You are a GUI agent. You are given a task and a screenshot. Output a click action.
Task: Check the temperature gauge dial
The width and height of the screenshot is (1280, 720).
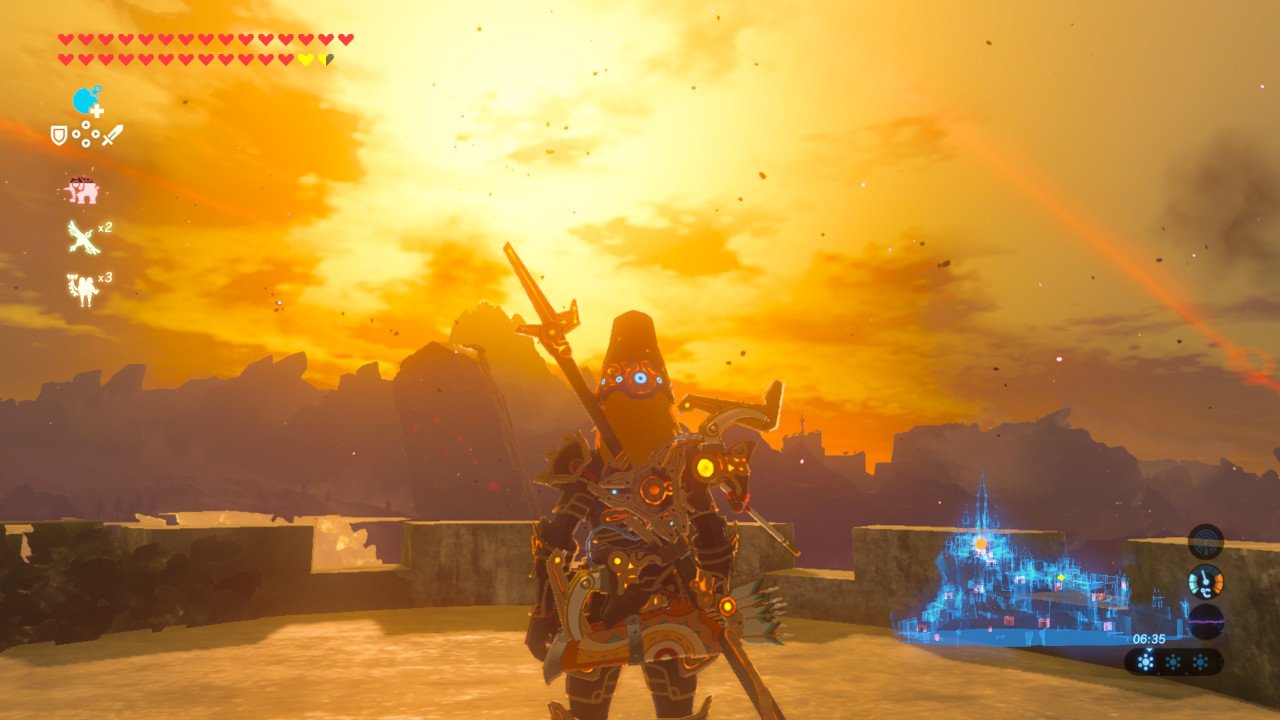tap(1206, 582)
